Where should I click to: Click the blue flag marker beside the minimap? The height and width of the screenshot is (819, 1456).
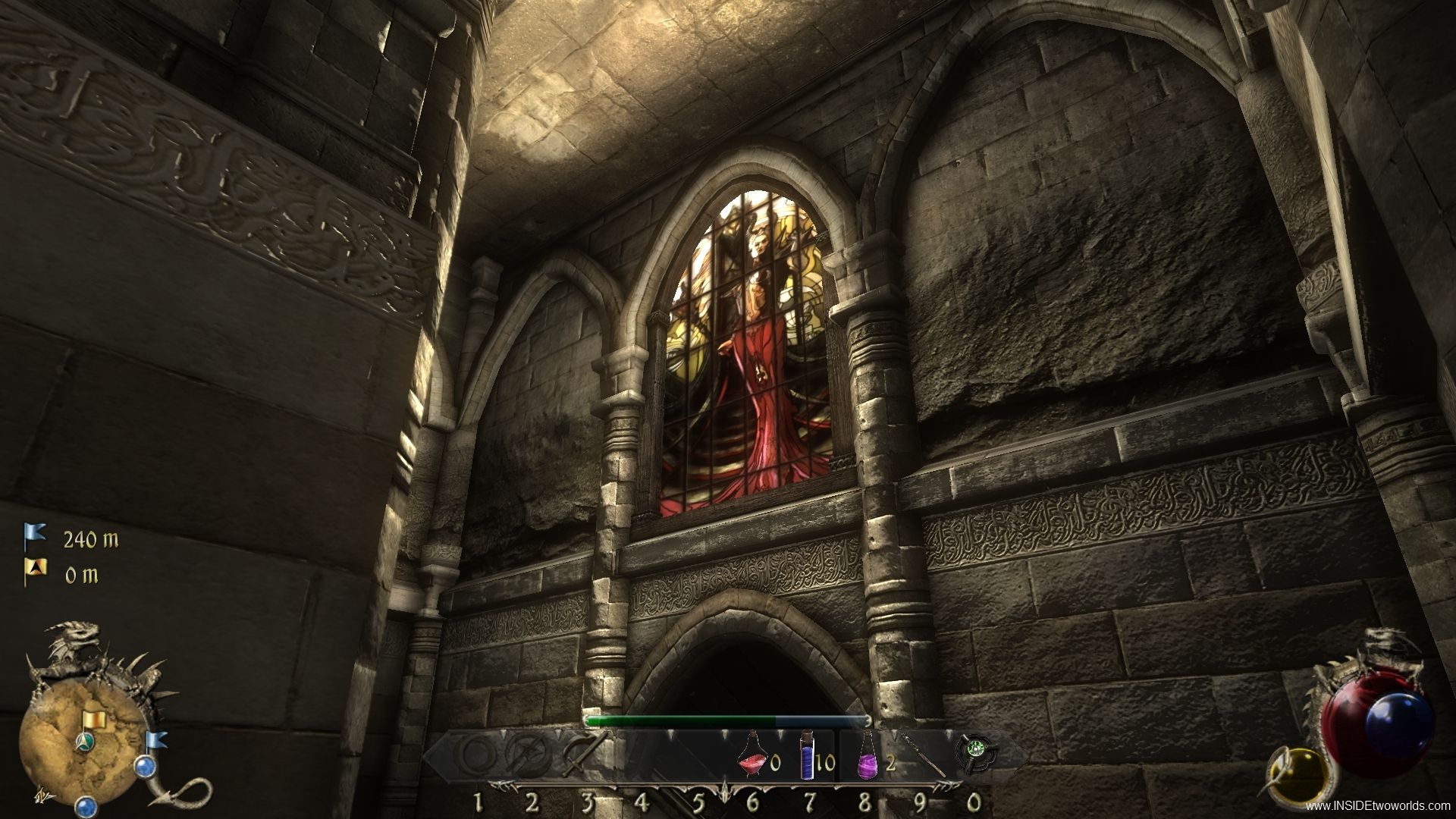(158, 739)
